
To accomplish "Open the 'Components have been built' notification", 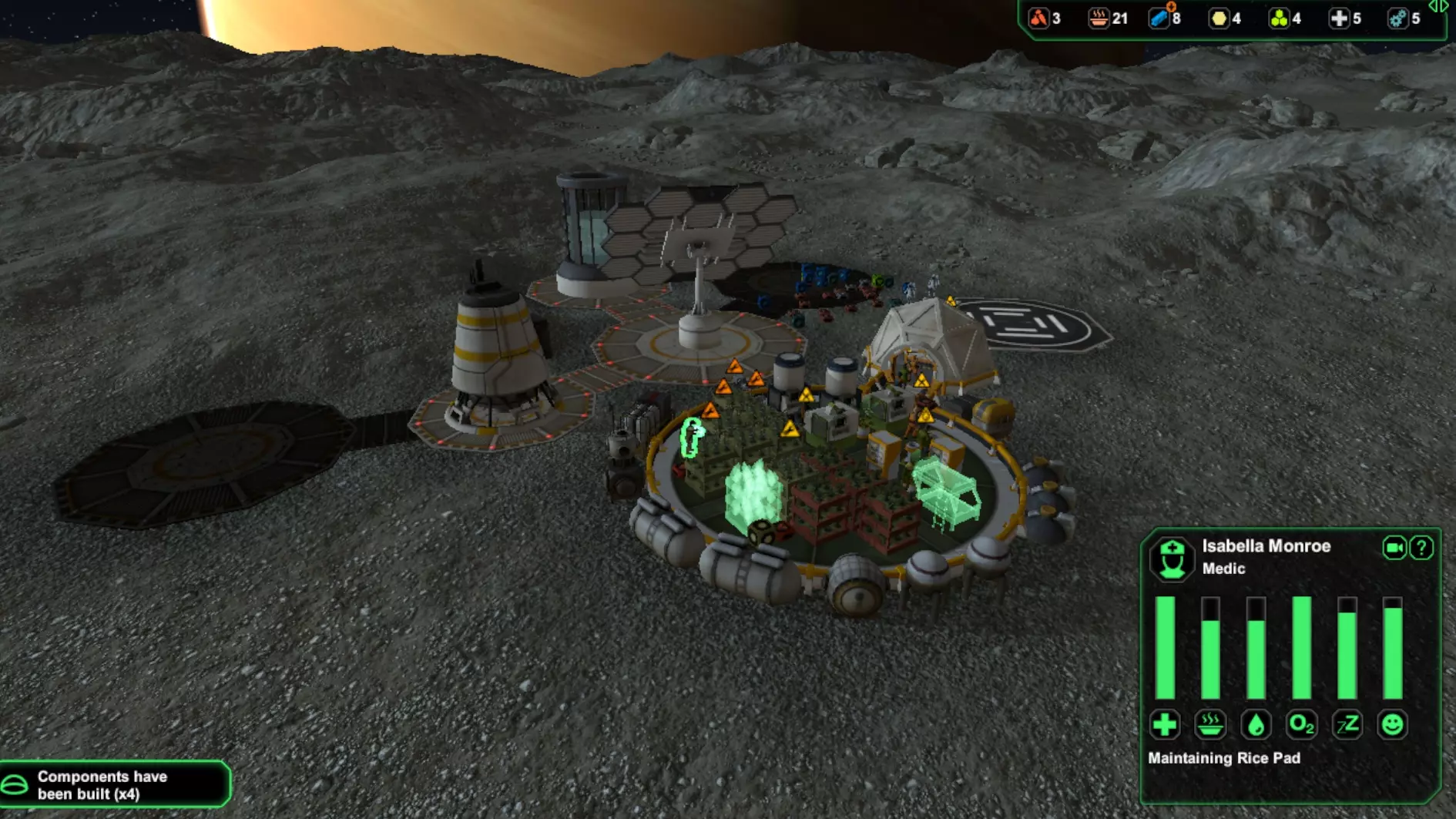I will [114, 784].
